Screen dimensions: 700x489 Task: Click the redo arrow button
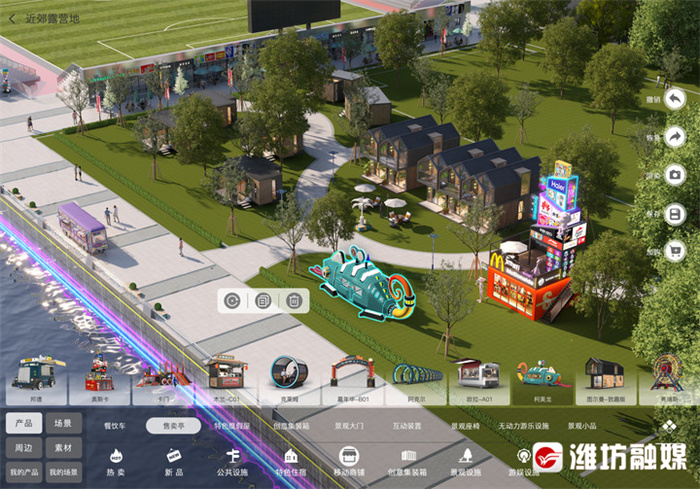coord(675,136)
